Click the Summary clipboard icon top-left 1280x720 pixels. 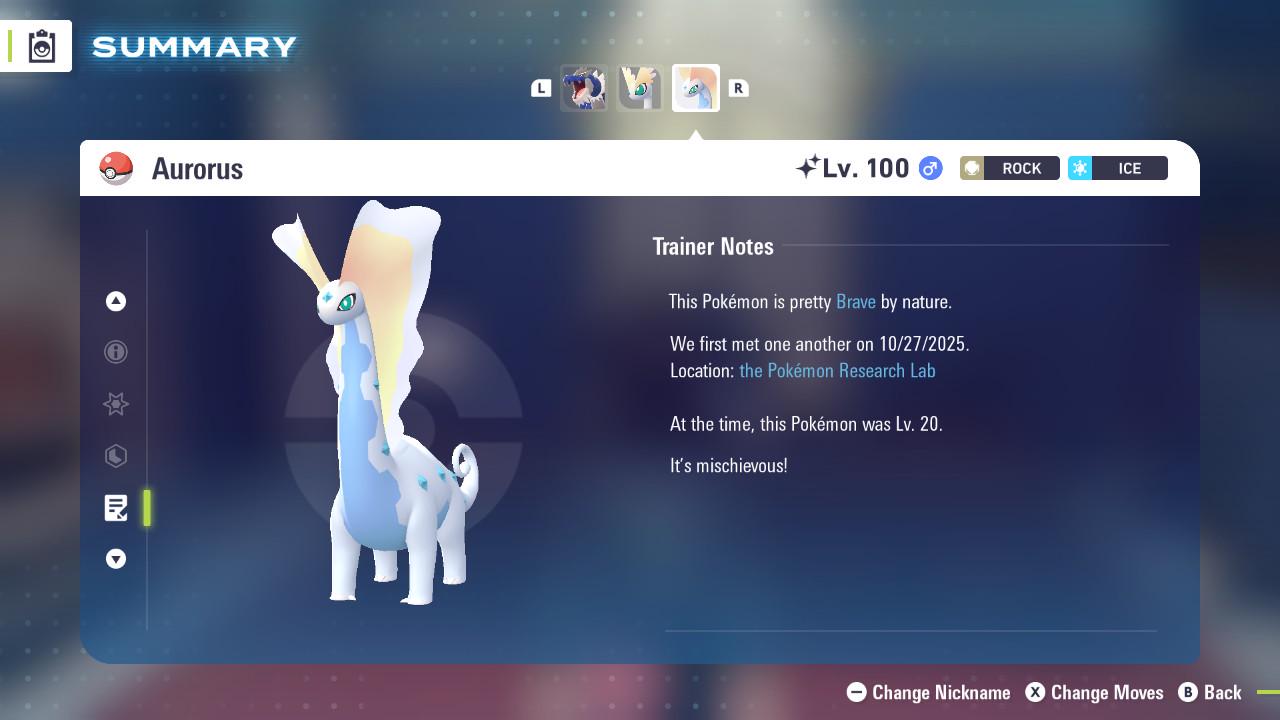tap(40, 45)
